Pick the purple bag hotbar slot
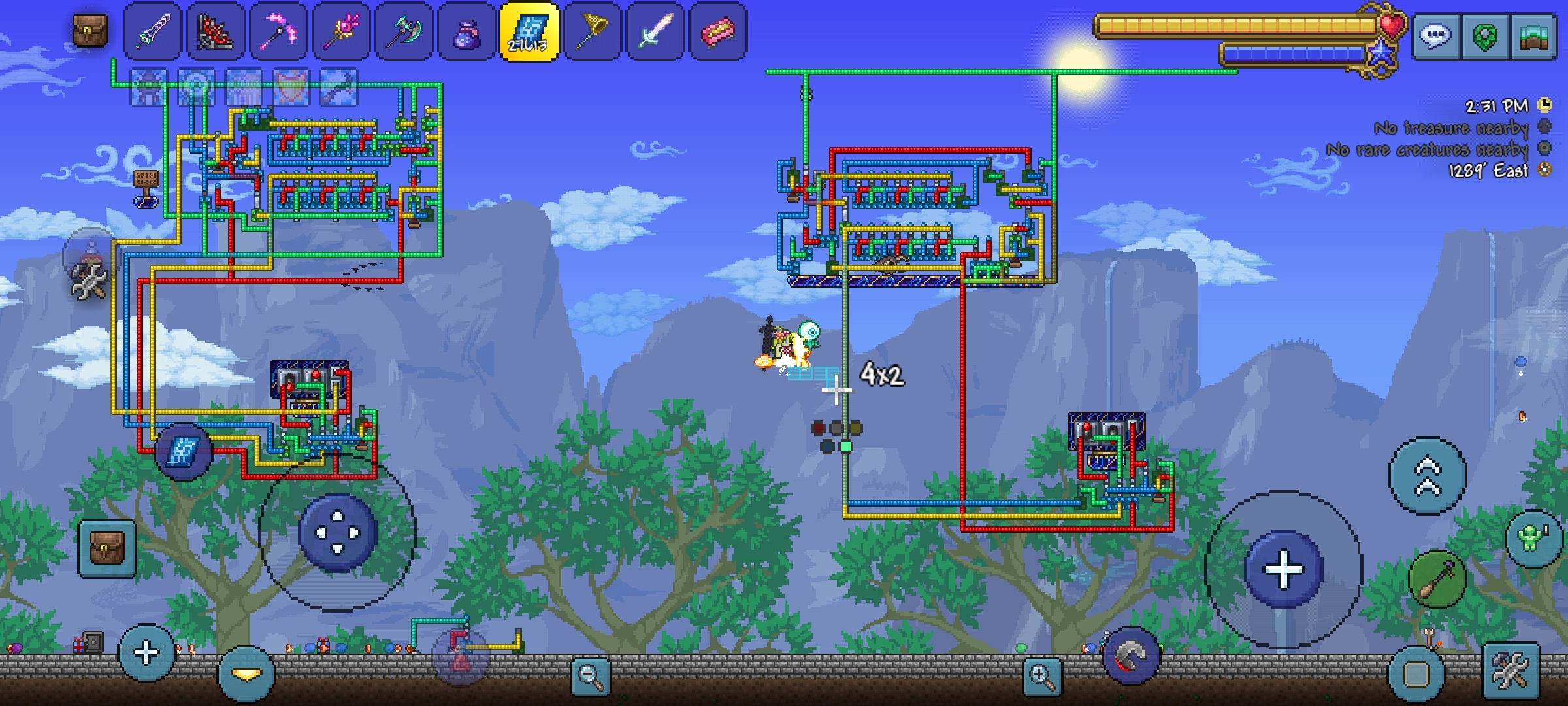 click(466, 31)
